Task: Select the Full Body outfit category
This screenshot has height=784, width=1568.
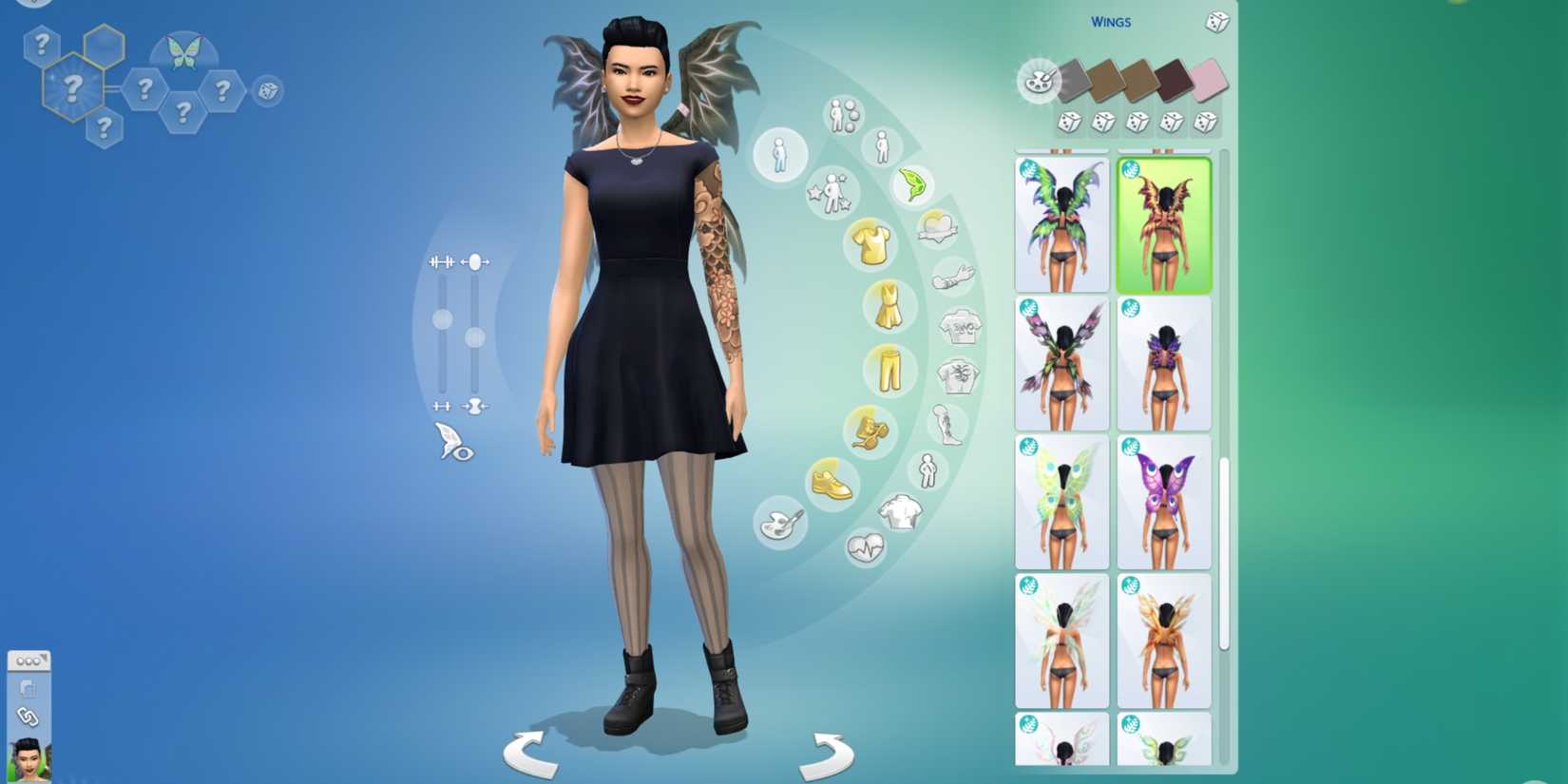Action: point(888,305)
